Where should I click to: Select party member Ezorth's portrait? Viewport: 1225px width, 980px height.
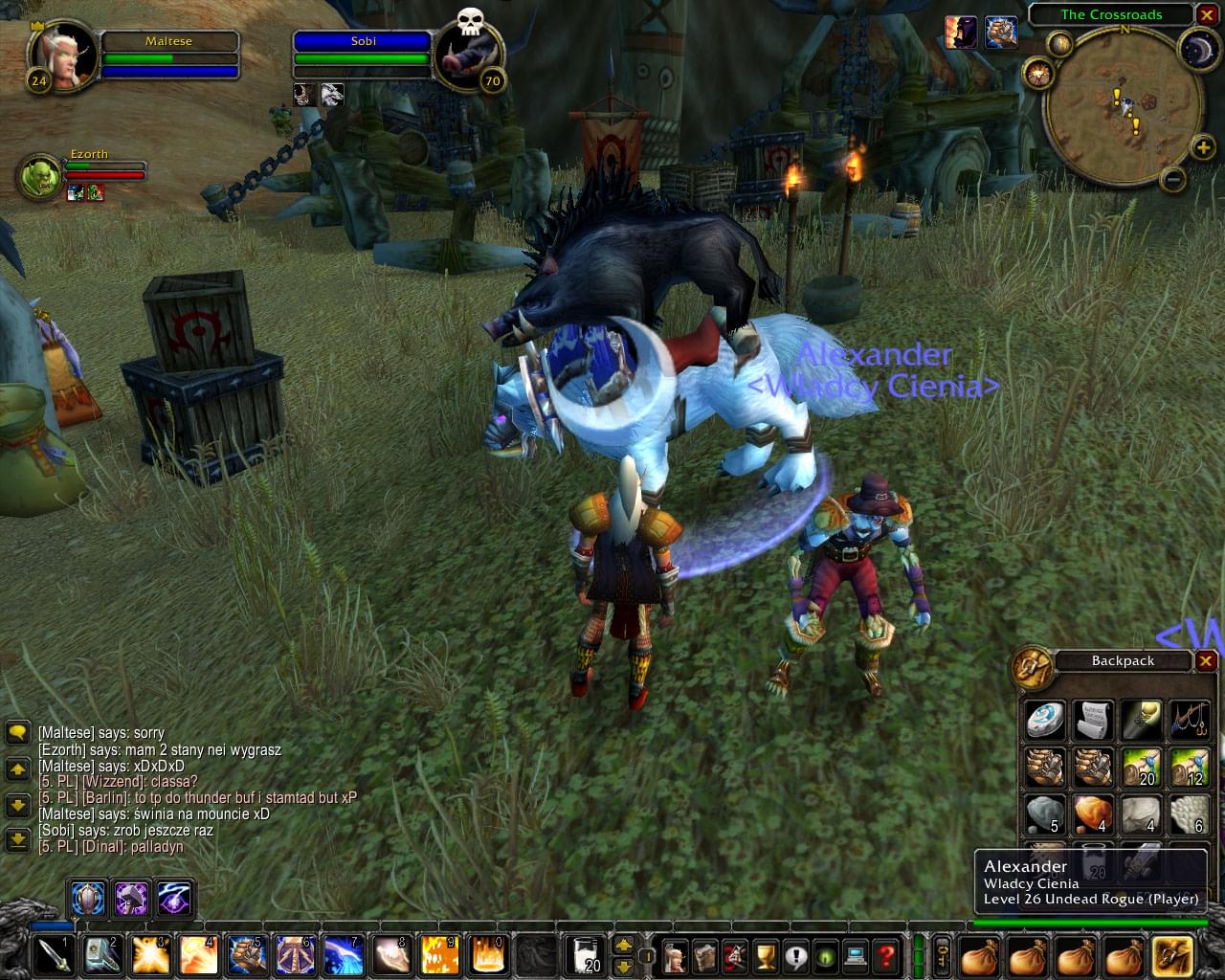point(40,176)
